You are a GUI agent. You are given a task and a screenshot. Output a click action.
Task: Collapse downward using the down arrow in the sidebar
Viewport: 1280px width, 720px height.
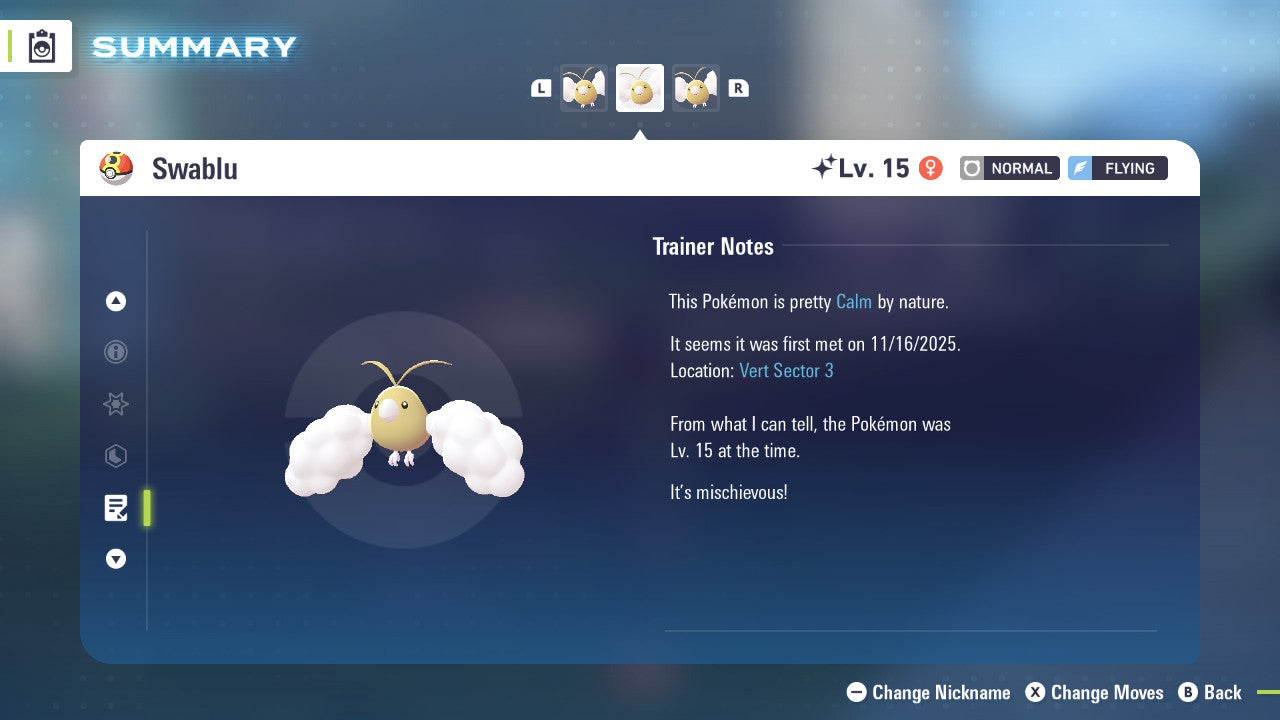point(116,559)
